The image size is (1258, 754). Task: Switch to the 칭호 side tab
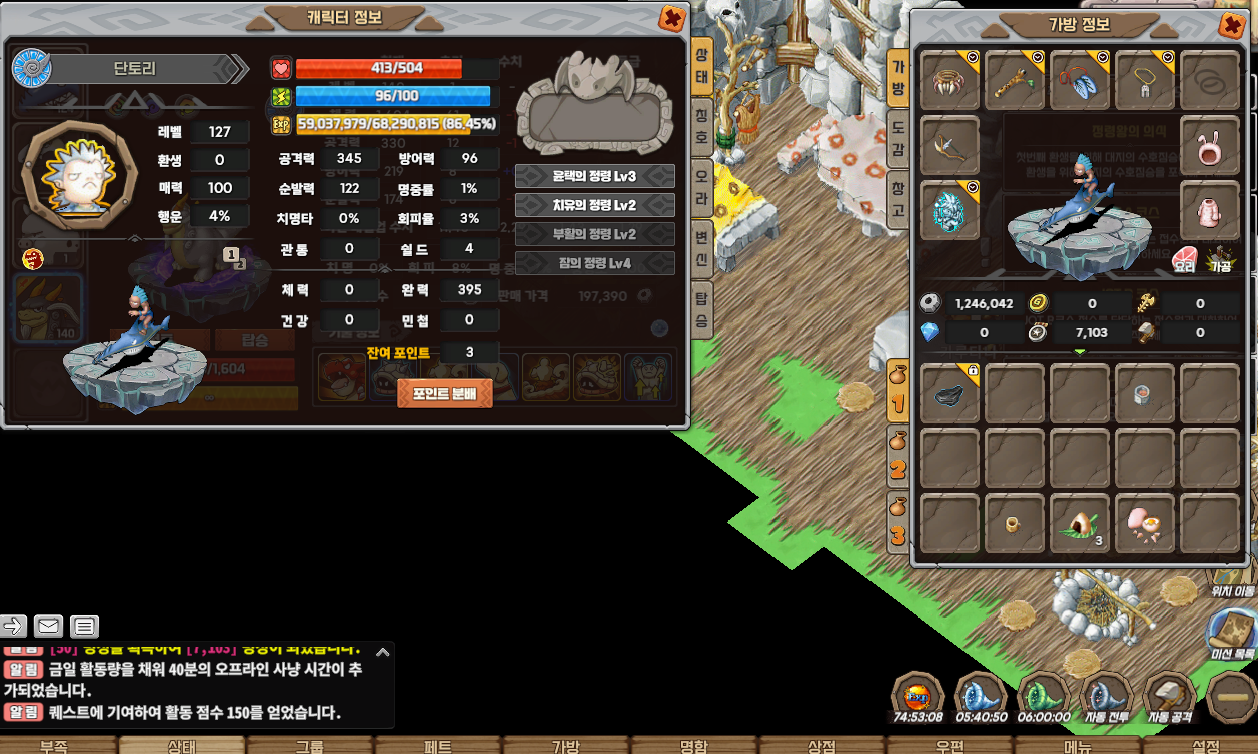(702, 126)
